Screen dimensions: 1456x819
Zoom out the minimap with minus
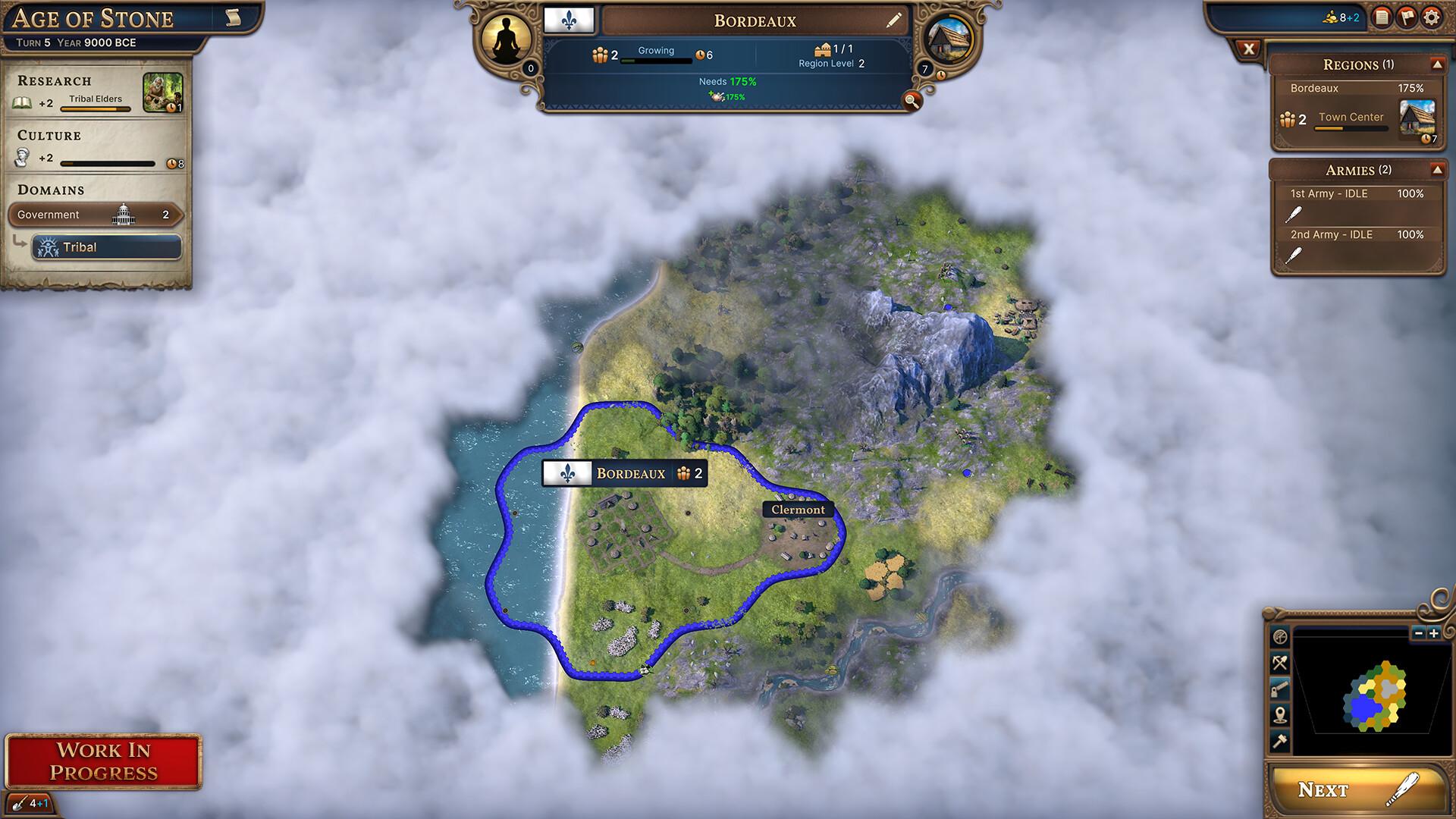point(1419,633)
